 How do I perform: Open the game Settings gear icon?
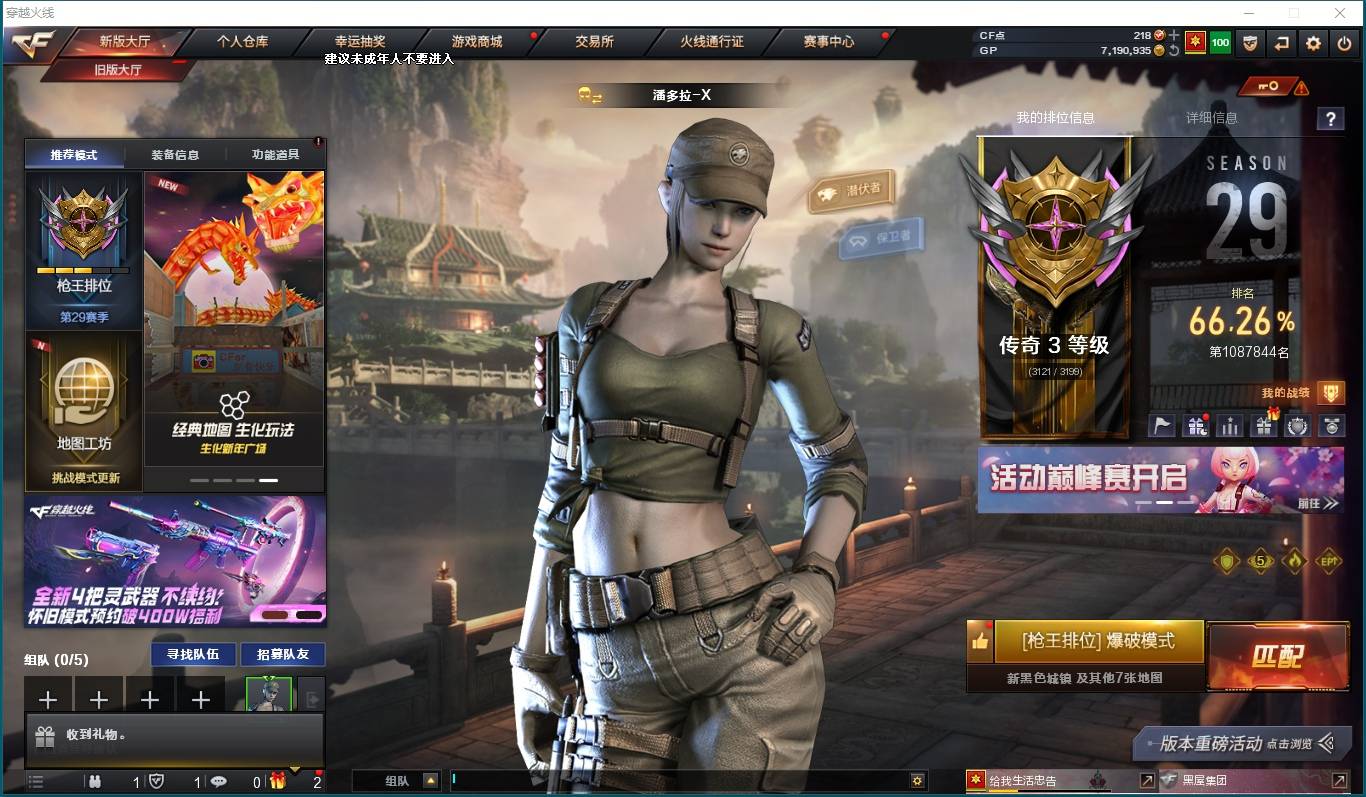[x=1311, y=43]
